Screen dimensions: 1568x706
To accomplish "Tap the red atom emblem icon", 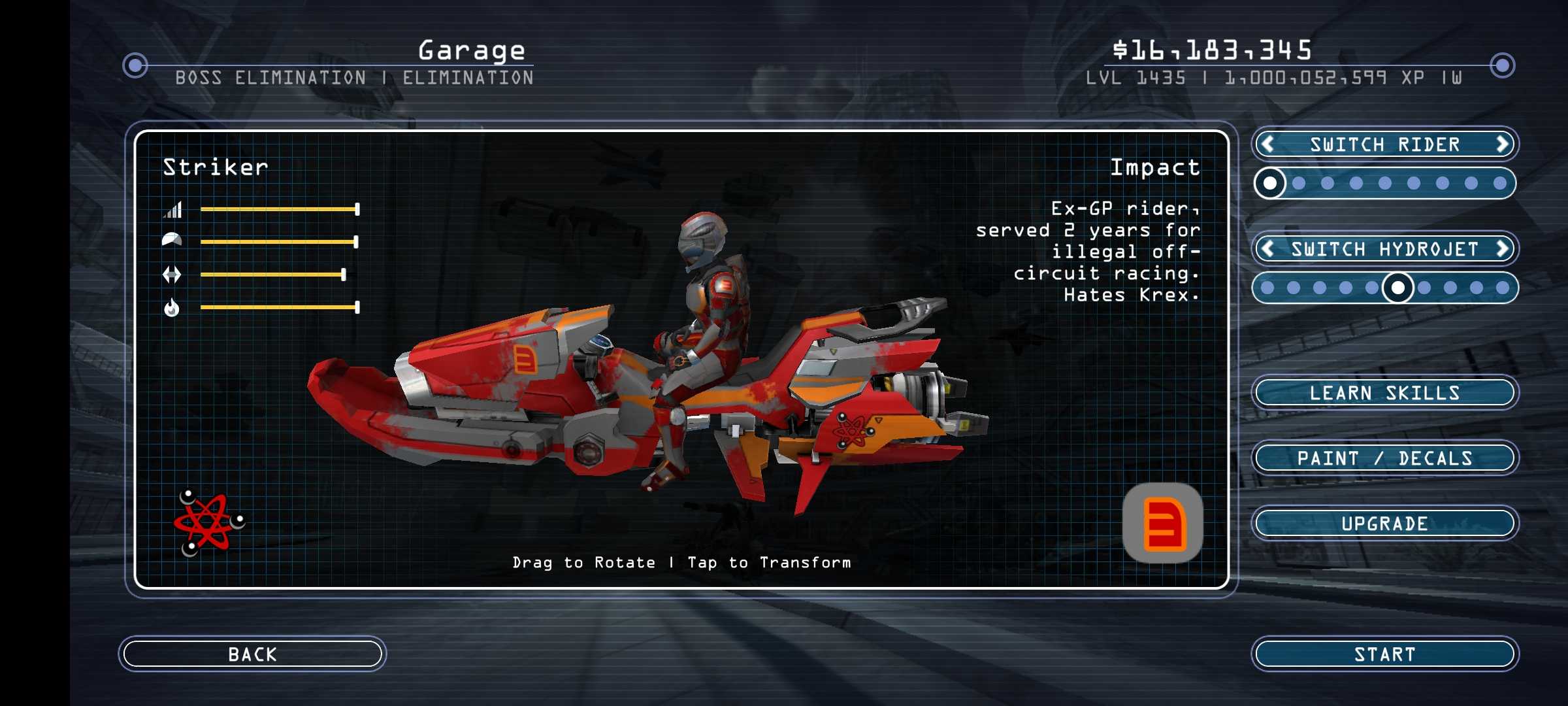I will pos(208,522).
